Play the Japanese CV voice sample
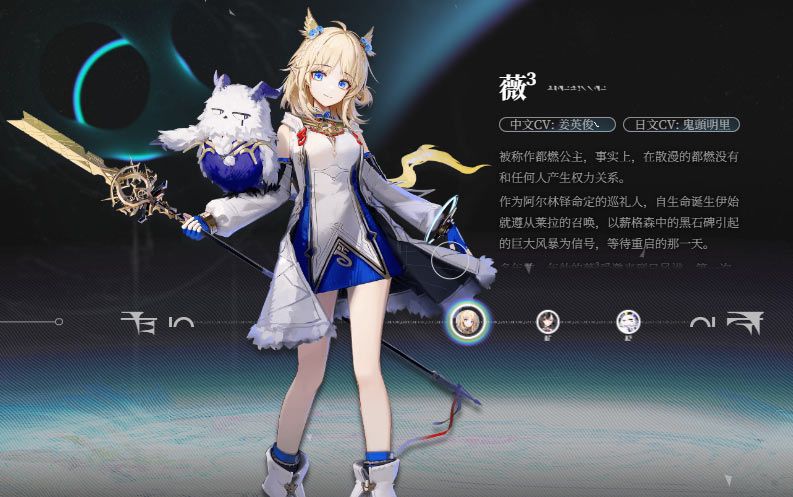The height and width of the screenshot is (497, 793). click(681, 125)
